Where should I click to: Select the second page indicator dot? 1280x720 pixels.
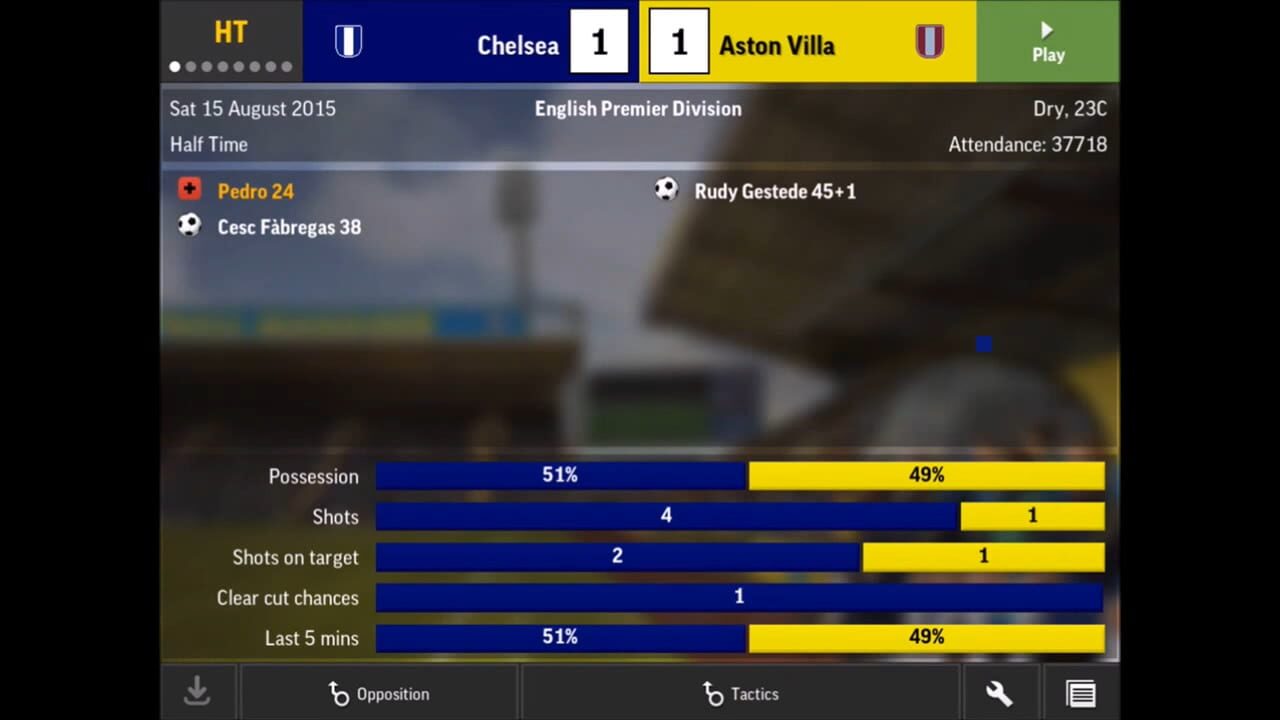(190, 67)
